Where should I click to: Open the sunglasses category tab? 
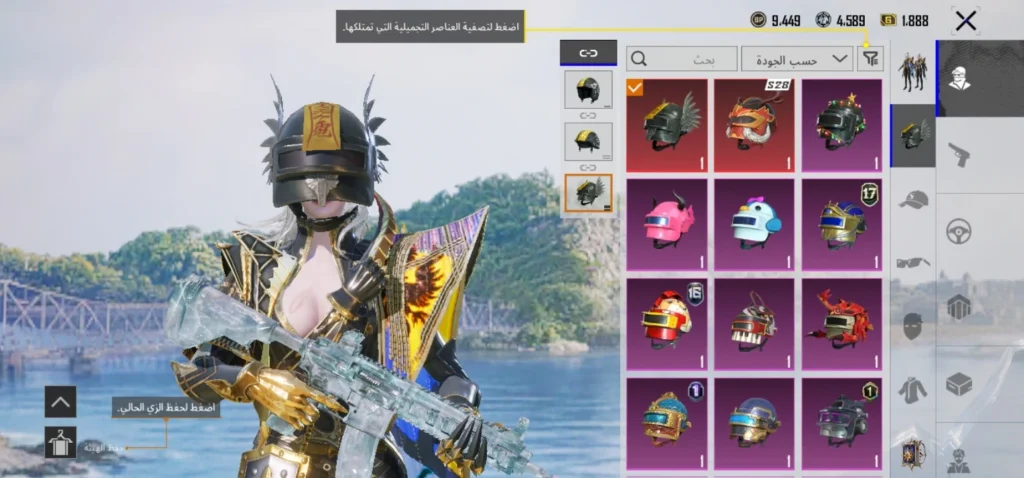912,263
